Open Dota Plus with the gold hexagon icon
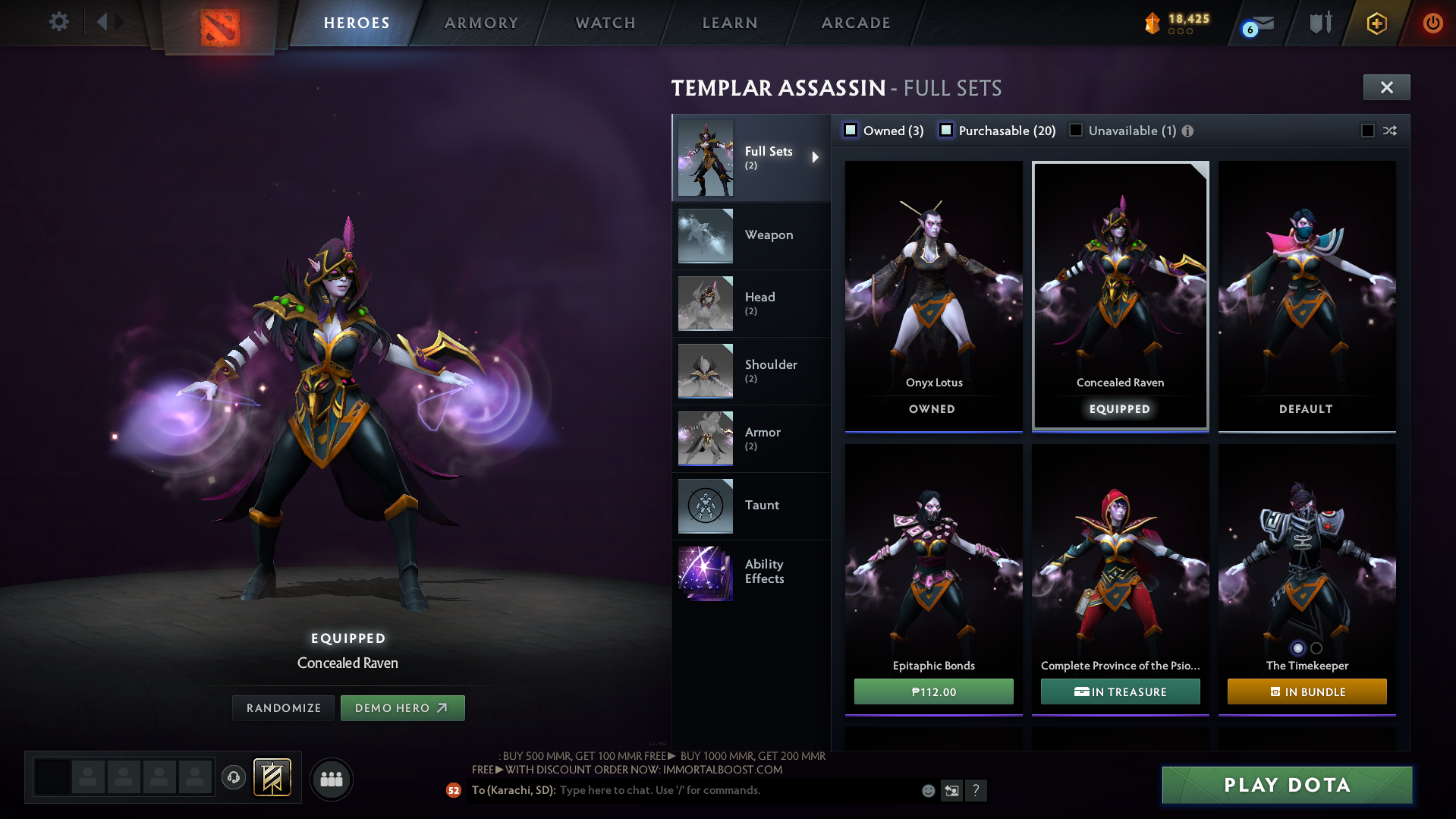Viewport: 1456px width, 819px height. point(1376,23)
